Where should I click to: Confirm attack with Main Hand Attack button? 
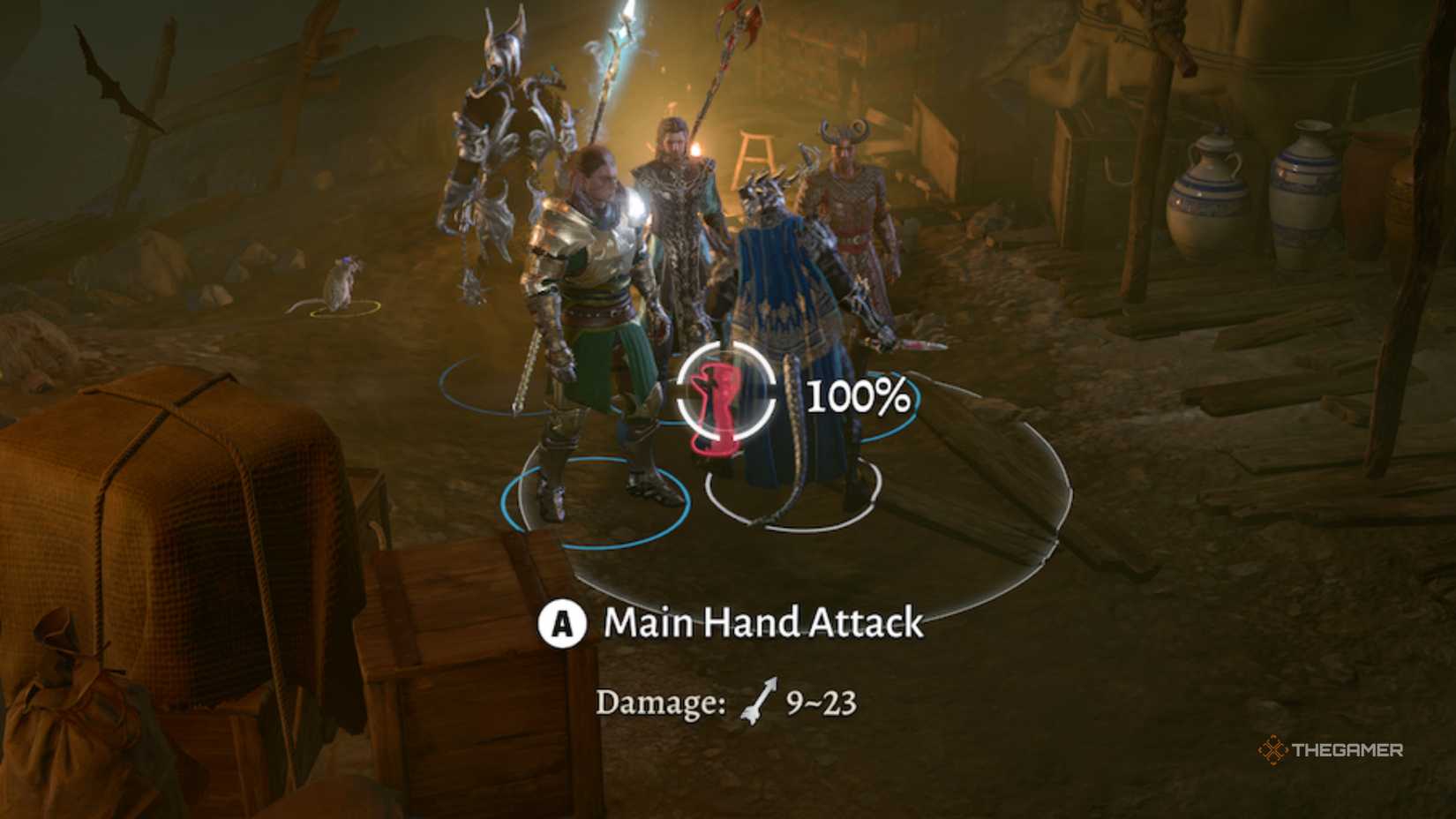click(562, 624)
